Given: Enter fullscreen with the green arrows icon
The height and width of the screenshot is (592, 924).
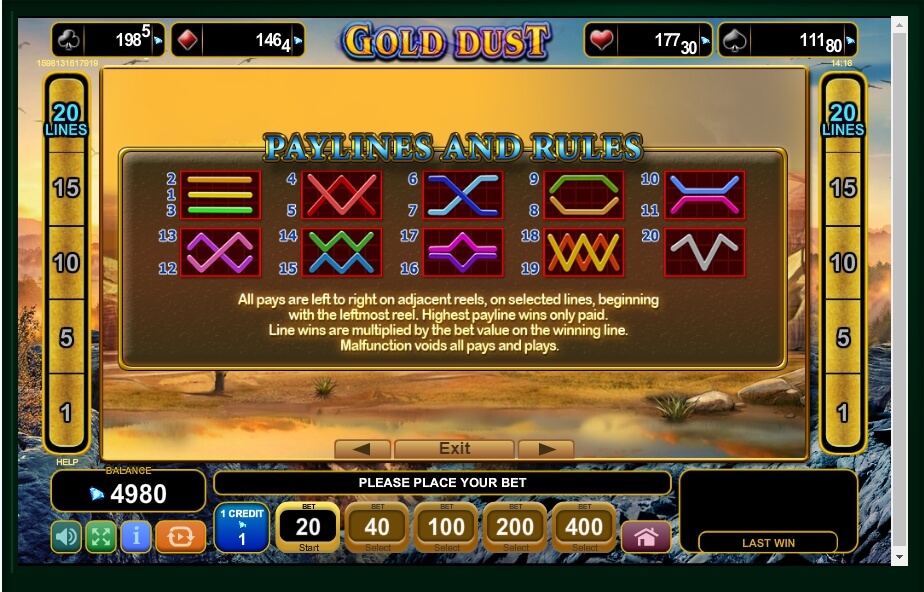Looking at the screenshot, I should 100,537.
